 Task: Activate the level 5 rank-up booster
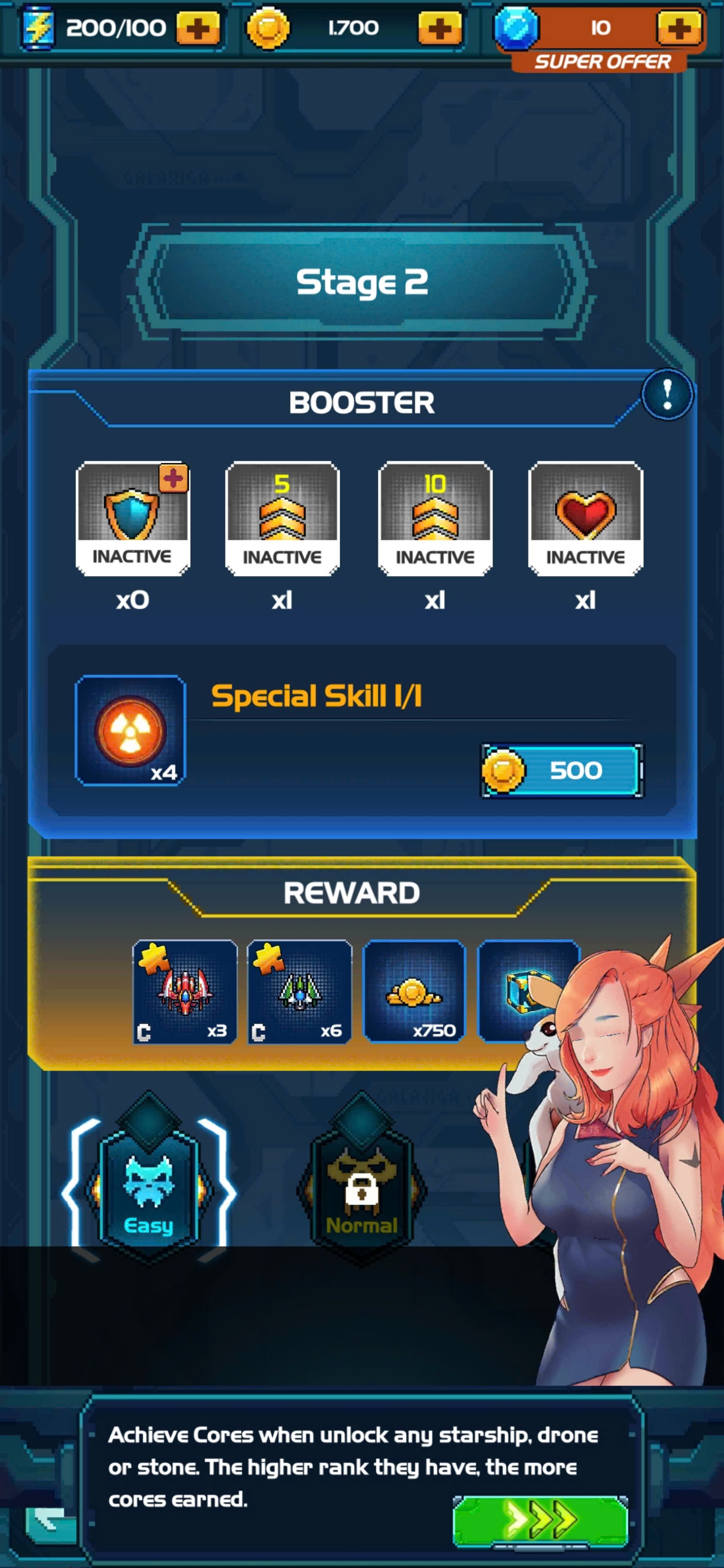pos(282,518)
